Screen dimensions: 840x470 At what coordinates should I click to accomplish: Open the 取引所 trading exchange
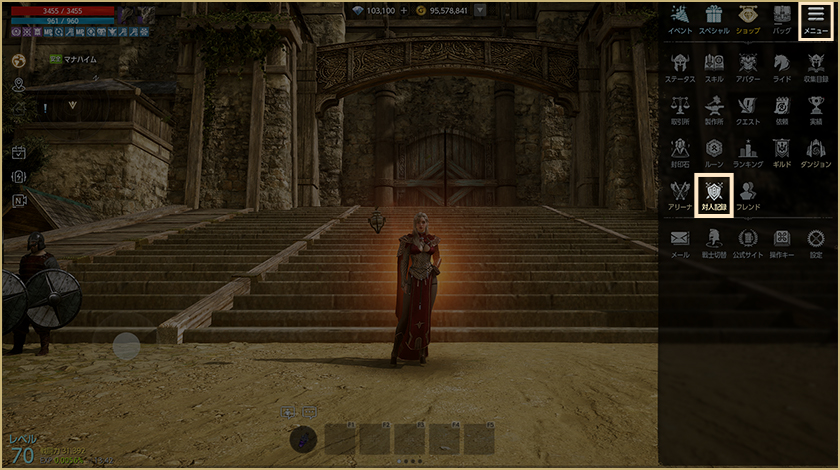680,110
